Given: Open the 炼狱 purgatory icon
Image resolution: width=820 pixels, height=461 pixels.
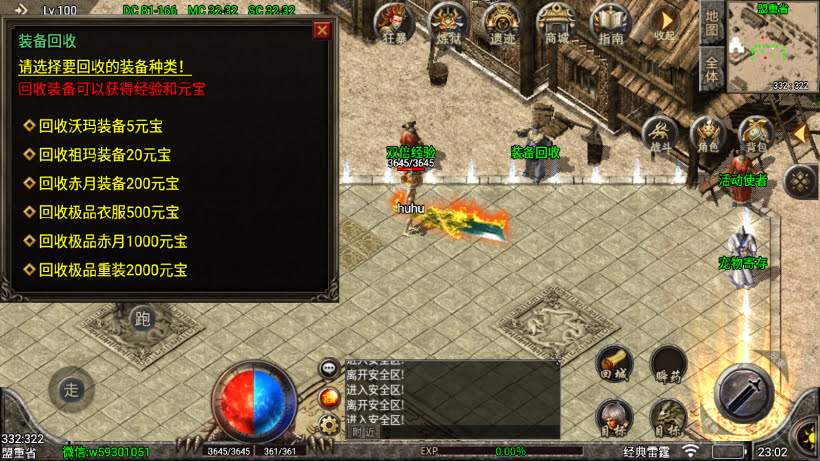Looking at the screenshot, I should coord(448,23).
